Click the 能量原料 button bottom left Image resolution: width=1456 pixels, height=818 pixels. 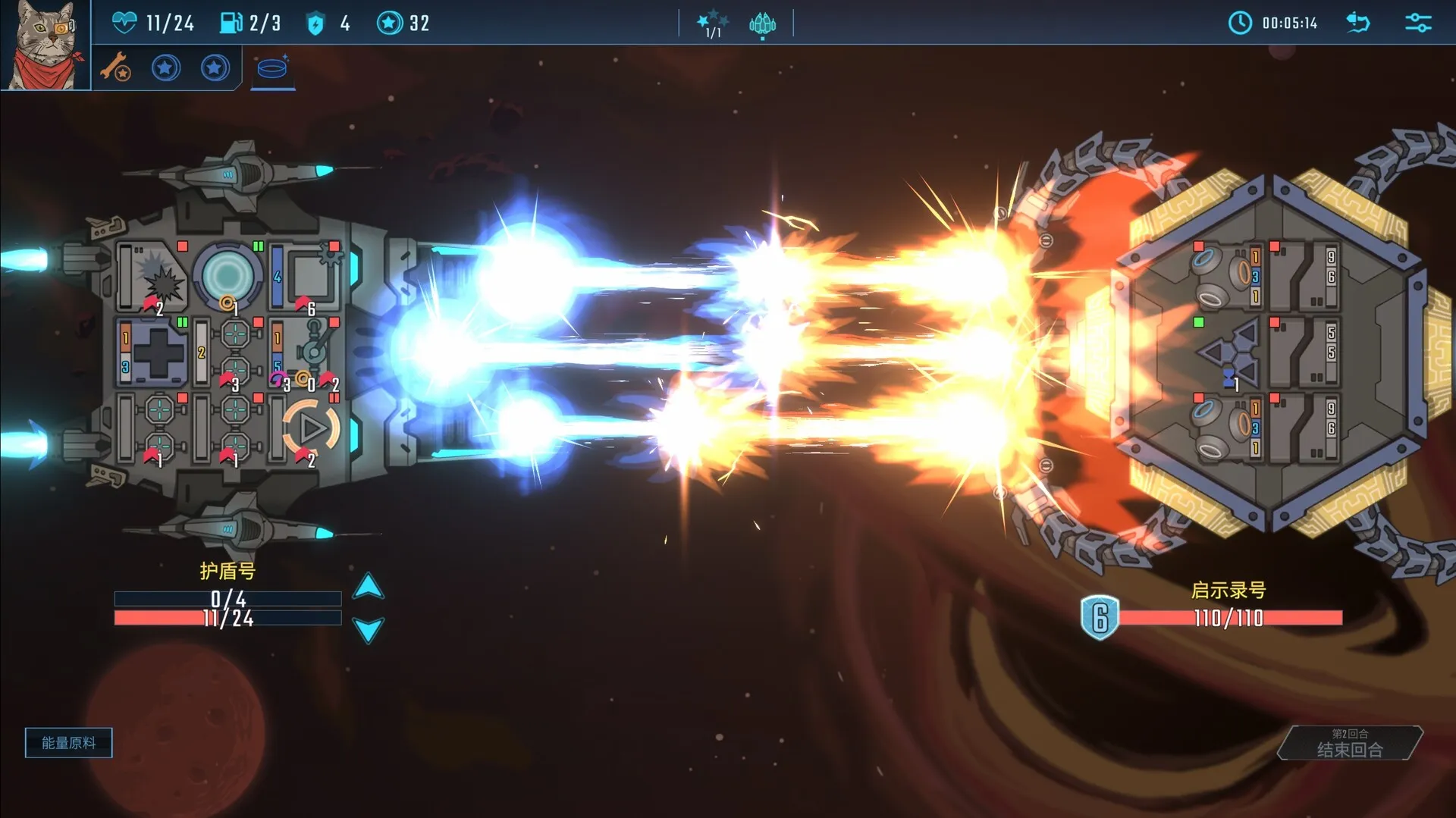pos(68,742)
